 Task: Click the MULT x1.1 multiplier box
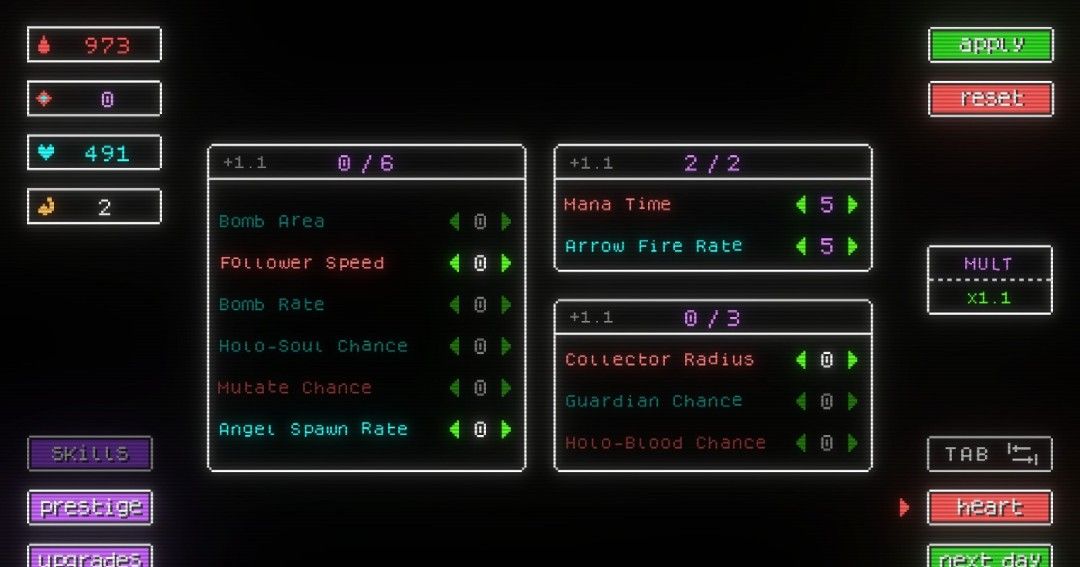pos(990,280)
